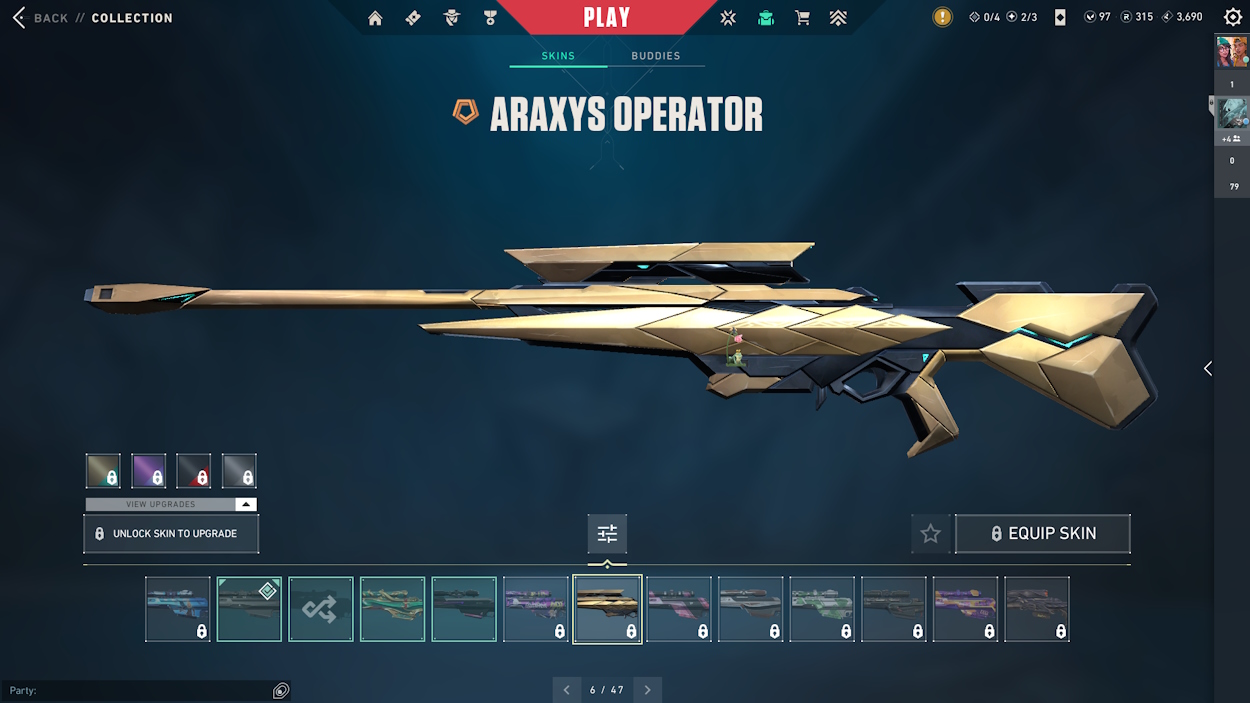This screenshot has height=703, width=1250.
Task: Go to the next skins page
Action: click(x=647, y=690)
